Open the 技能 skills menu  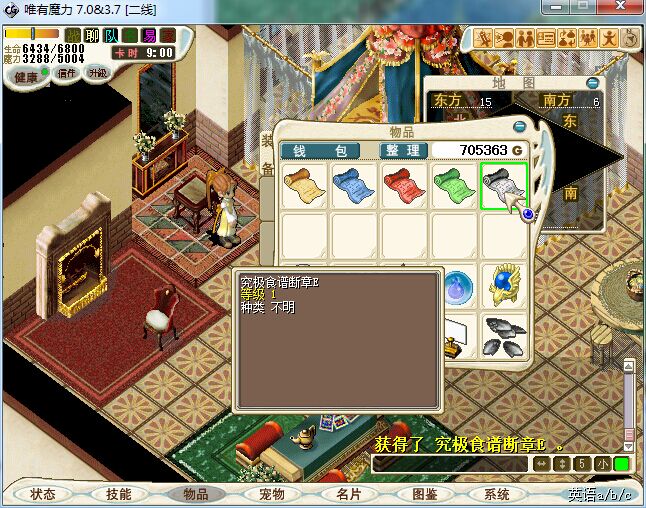click(x=119, y=494)
